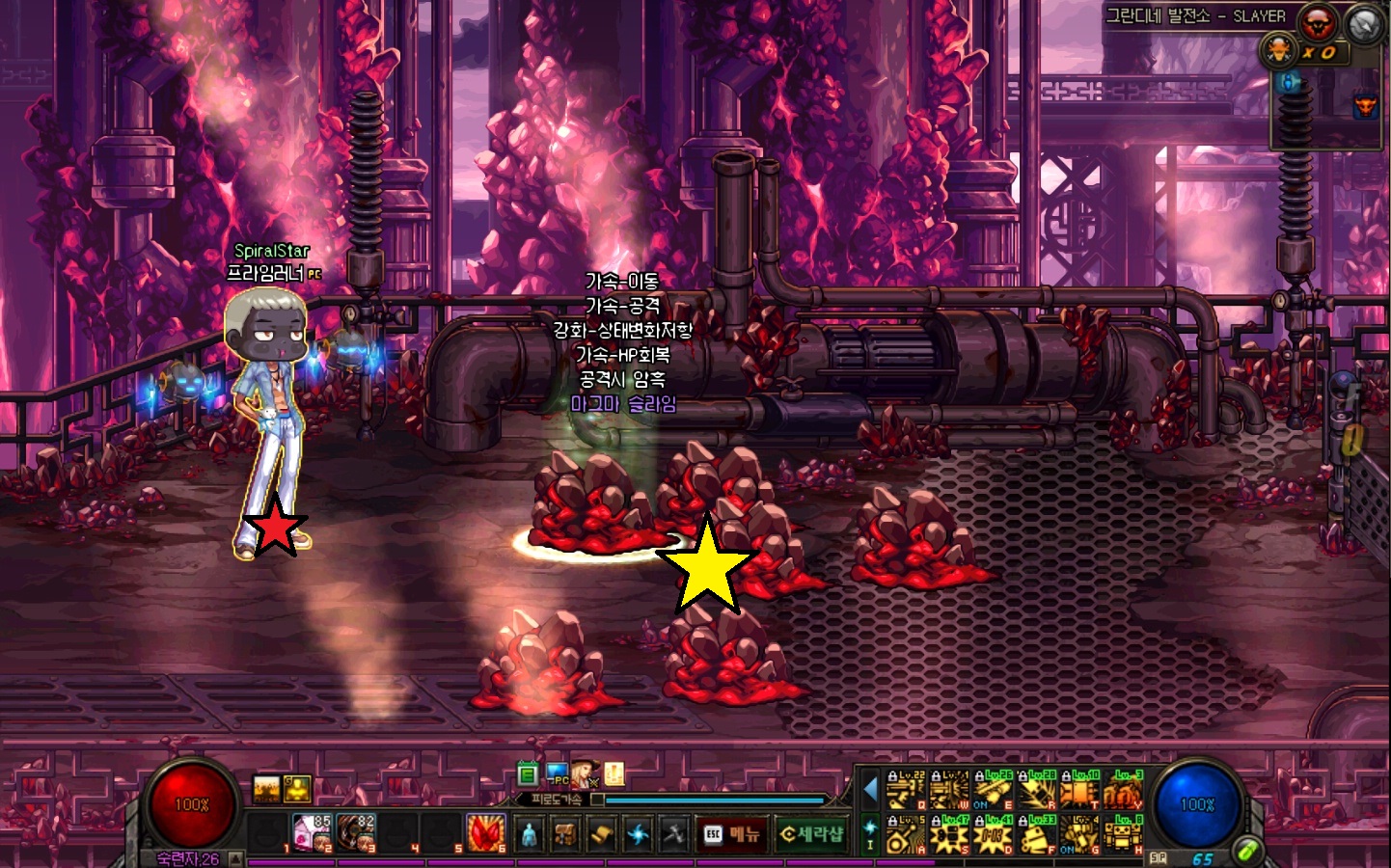Use the consumable in quick slot 2
The width and height of the screenshot is (1391, 868).
312,833
